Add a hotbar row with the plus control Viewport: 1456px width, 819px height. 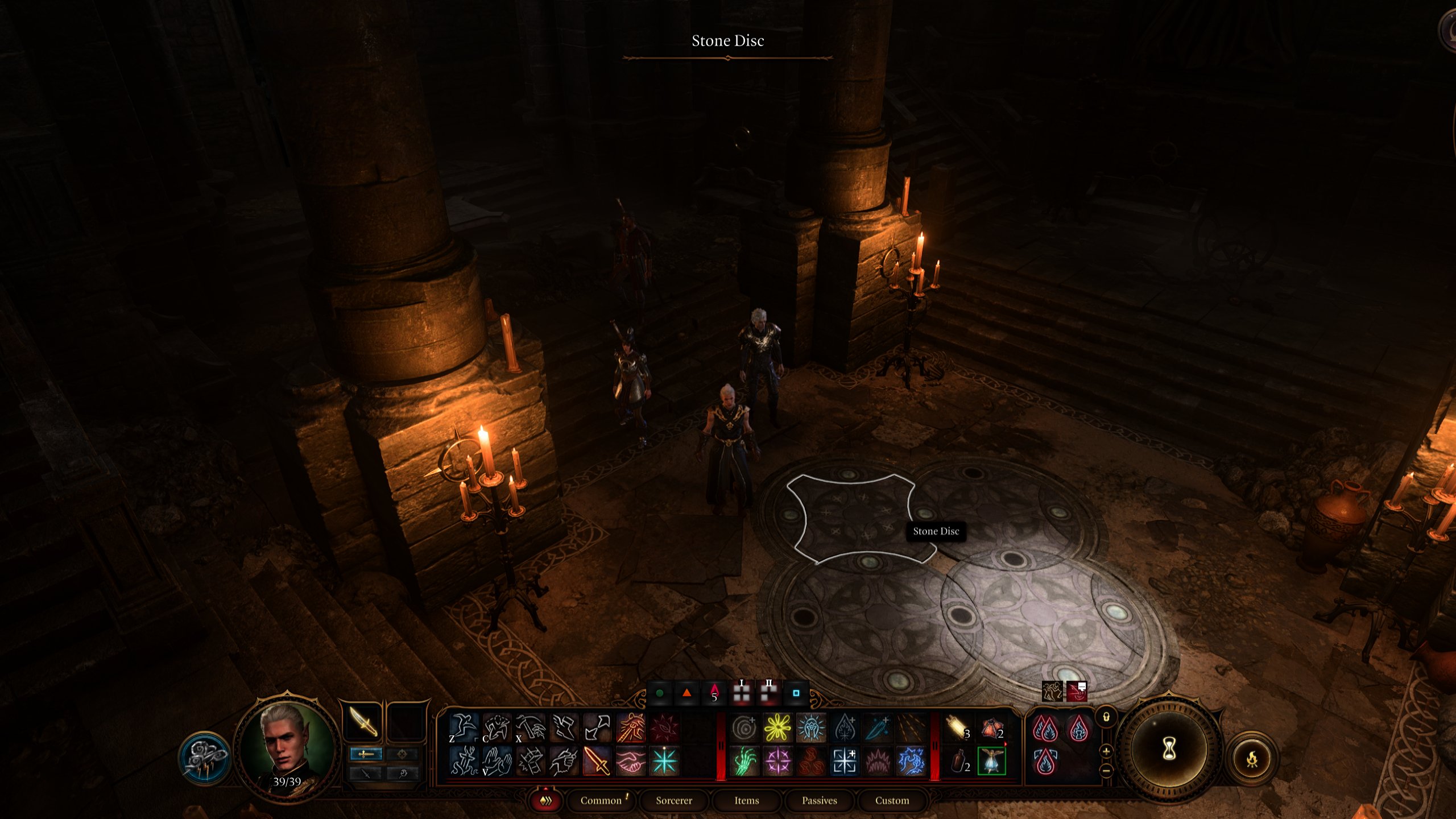tap(1106, 752)
